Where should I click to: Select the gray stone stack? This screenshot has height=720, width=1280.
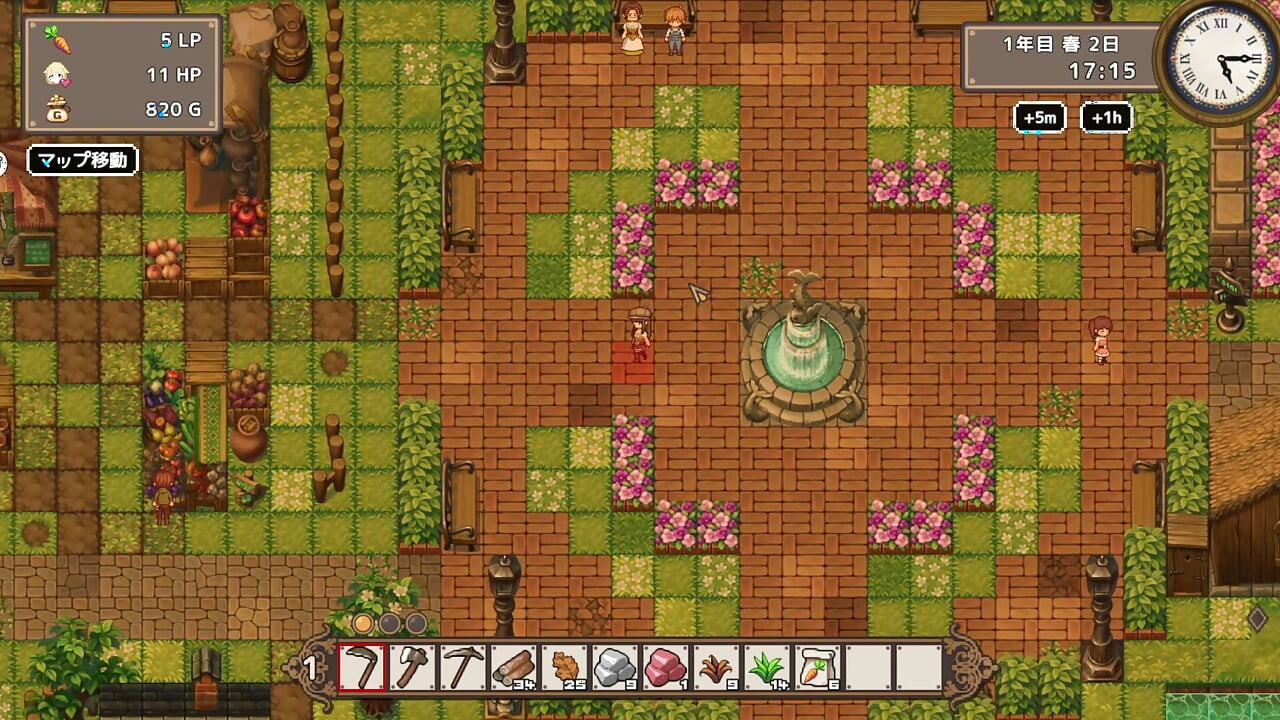click(616, 667)
